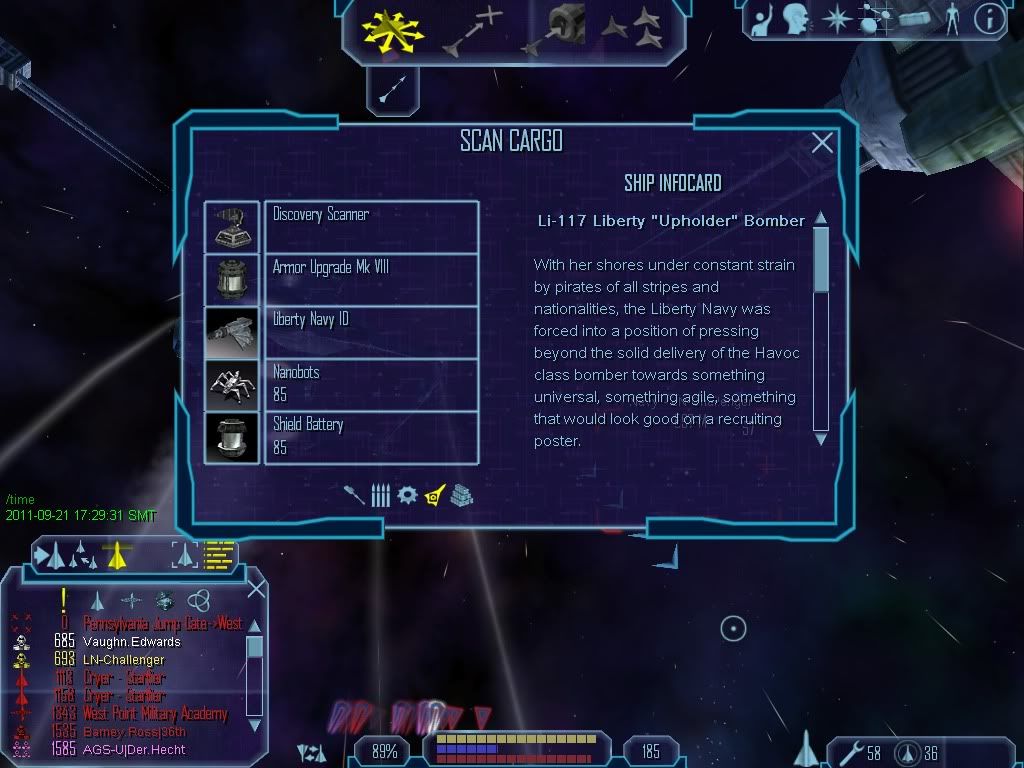Close the Scan Cargo window
The image size is (1024, 768).
(x=822, y=144)
